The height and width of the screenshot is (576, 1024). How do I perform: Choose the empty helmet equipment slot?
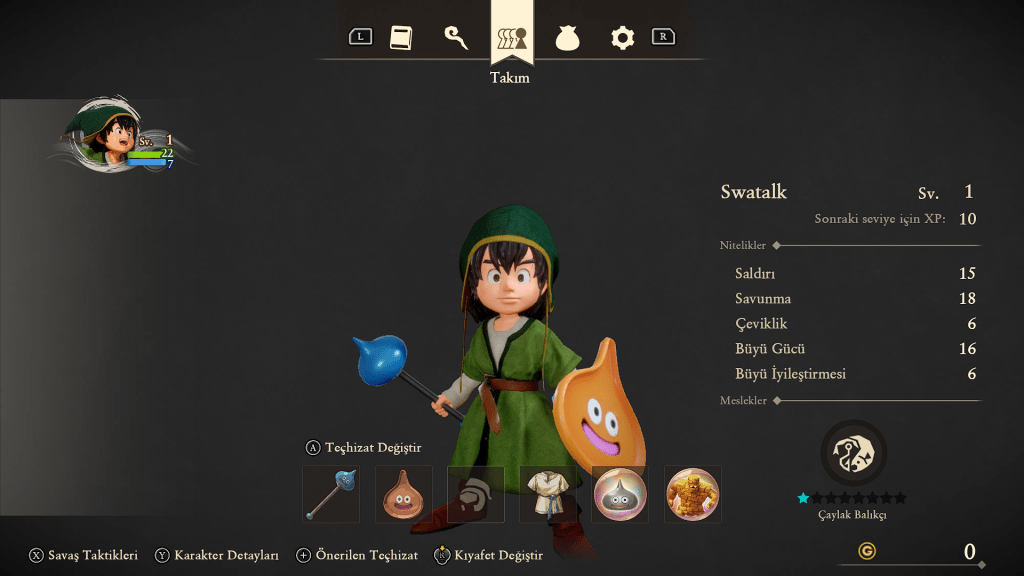coord(476,494)
